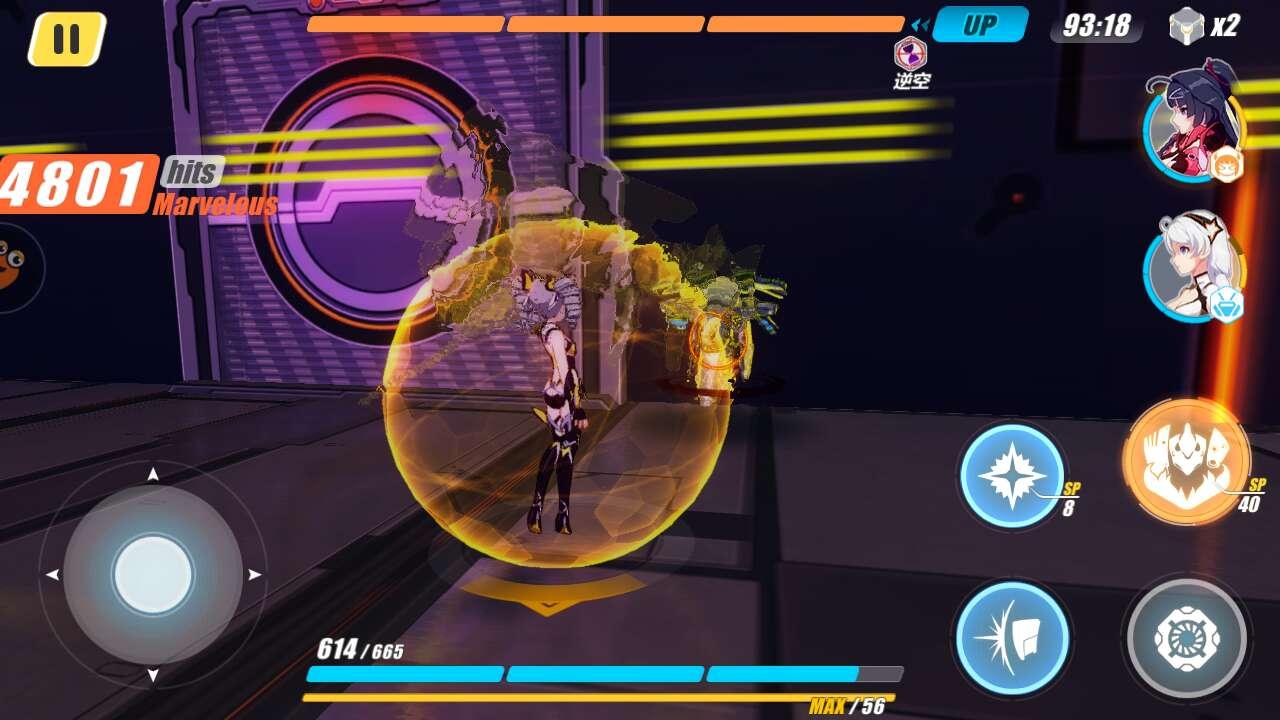1280x720 pixels.
Task: Activate the orange ultimate skill costing 40 SP
Action: click(1186, 461)
